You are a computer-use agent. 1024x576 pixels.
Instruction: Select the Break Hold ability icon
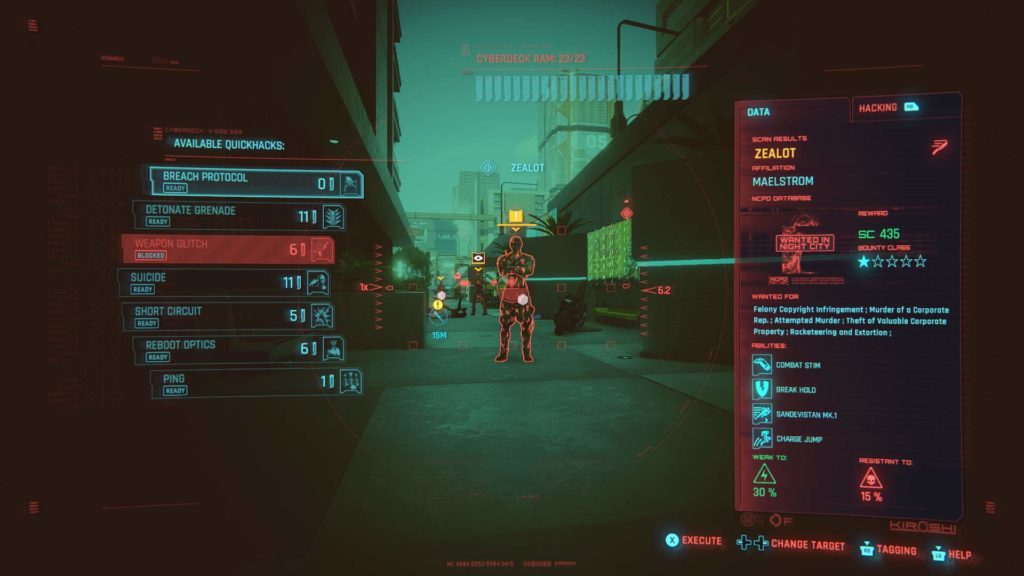(x=763, y=390)
